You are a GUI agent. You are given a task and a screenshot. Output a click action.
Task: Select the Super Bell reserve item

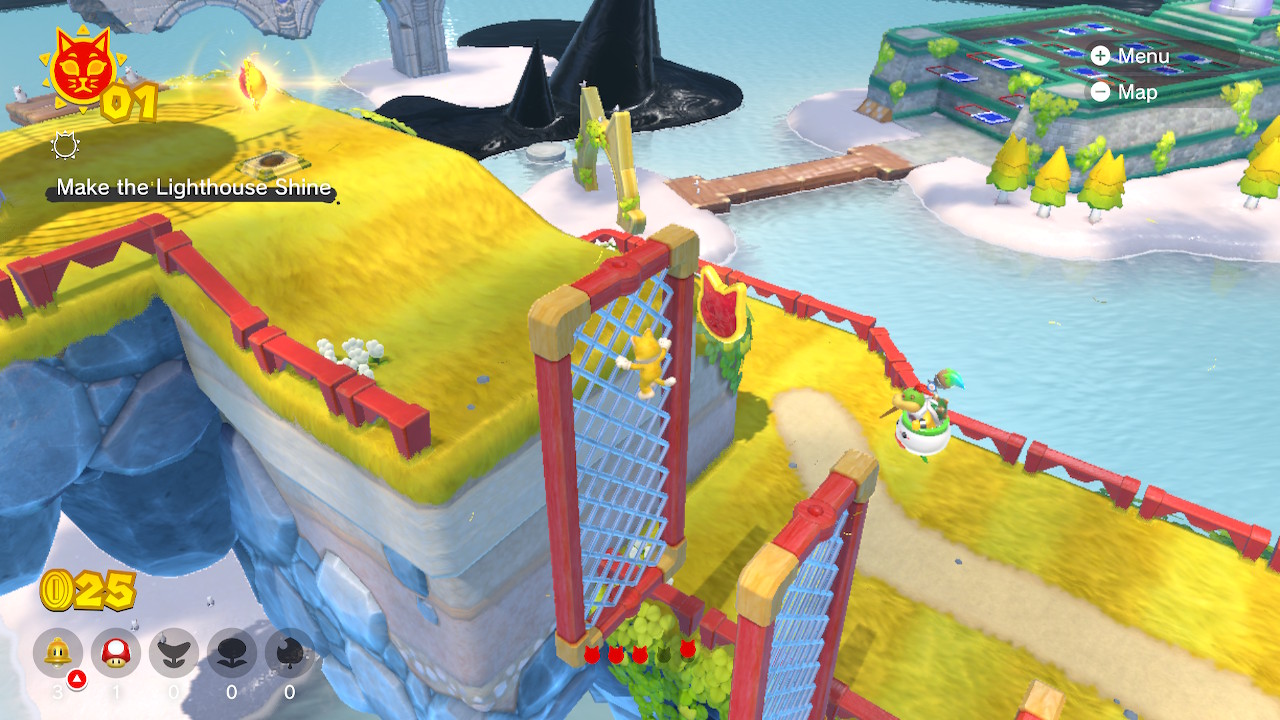coord(58,653)
